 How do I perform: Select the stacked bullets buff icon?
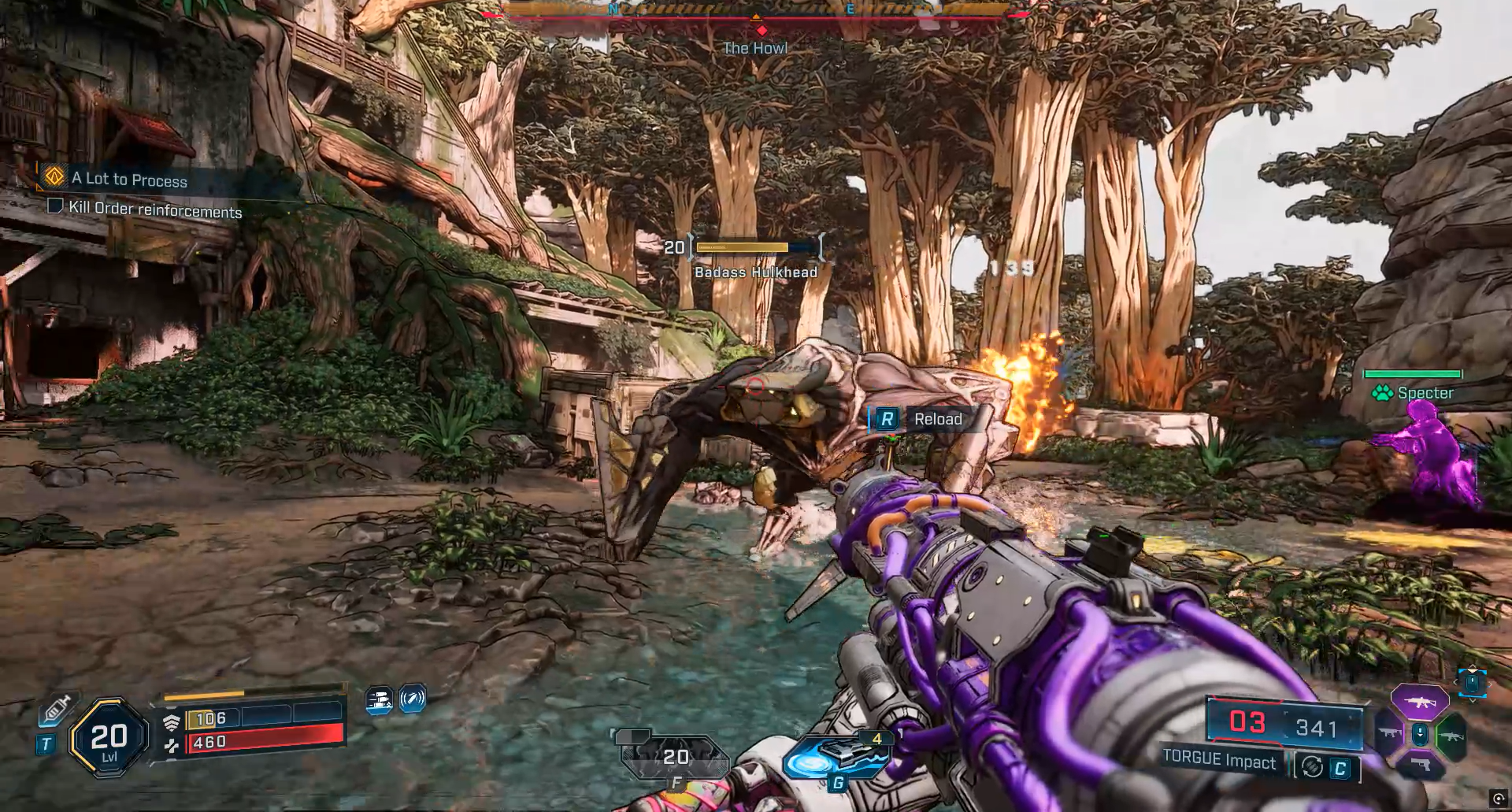(x=380, y=699)
